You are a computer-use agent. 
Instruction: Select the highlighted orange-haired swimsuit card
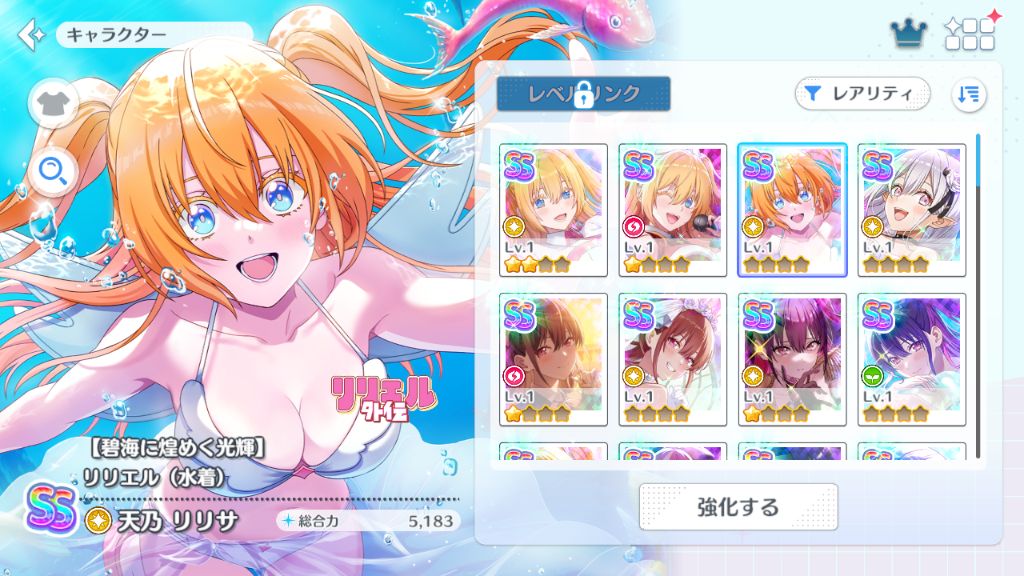click(792, 210)
